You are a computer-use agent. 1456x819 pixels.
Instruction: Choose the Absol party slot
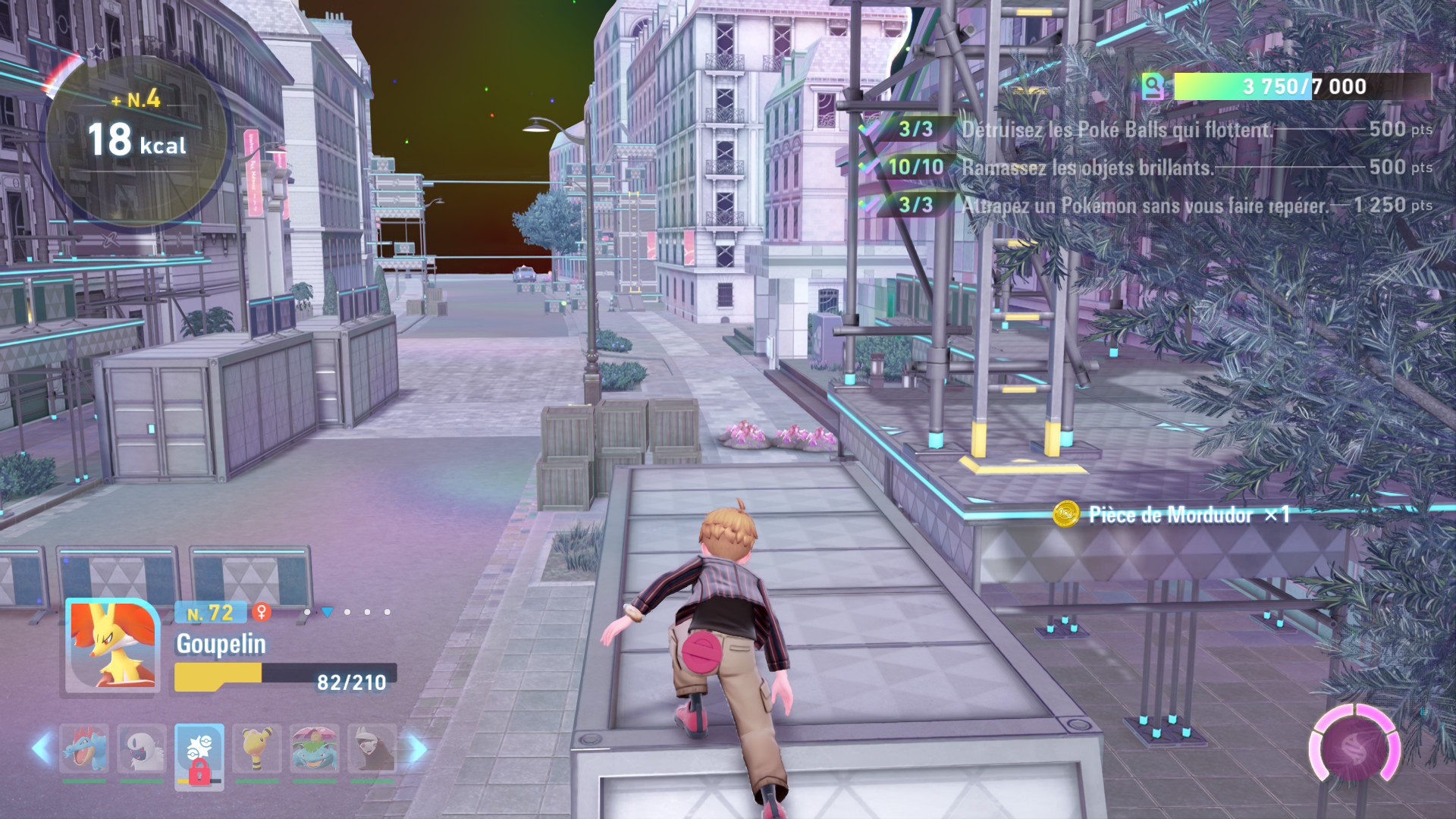142,749
